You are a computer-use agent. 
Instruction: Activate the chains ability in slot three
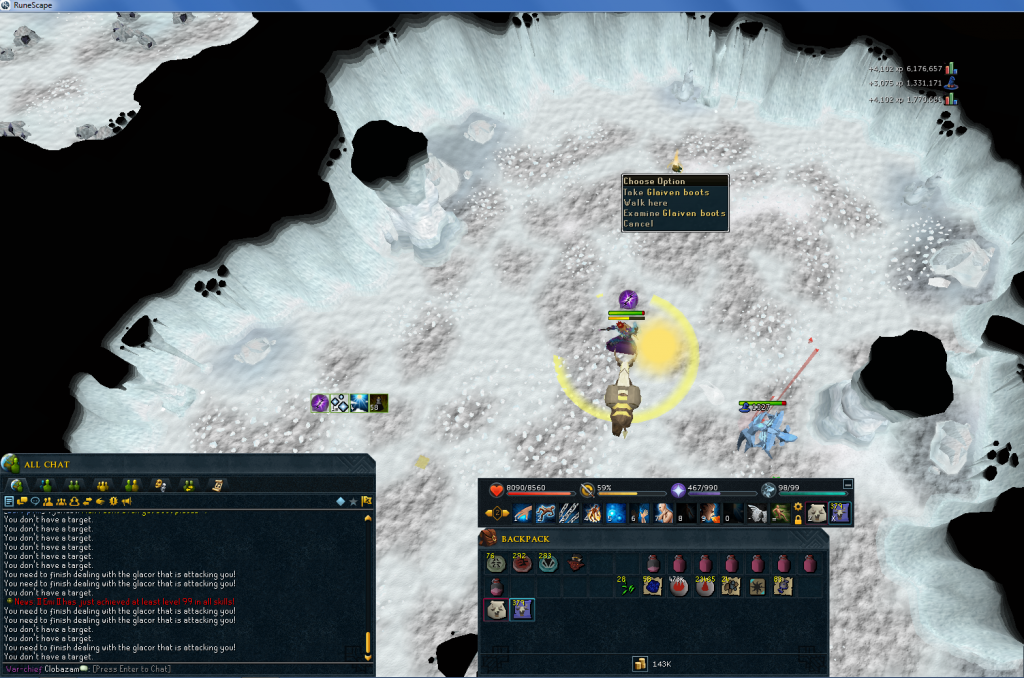[568, 514]
